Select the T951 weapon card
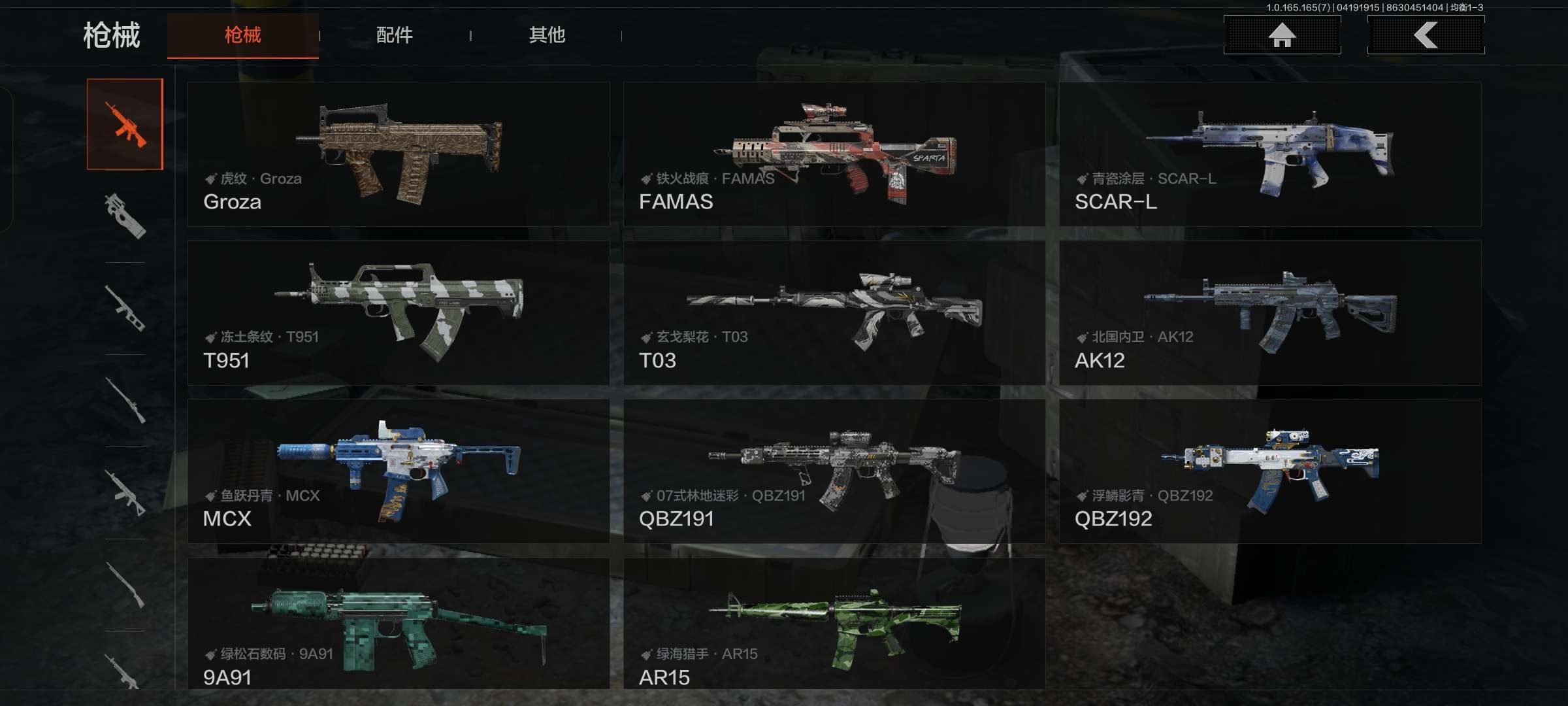Screen dimensions: 1568x706 398,312
